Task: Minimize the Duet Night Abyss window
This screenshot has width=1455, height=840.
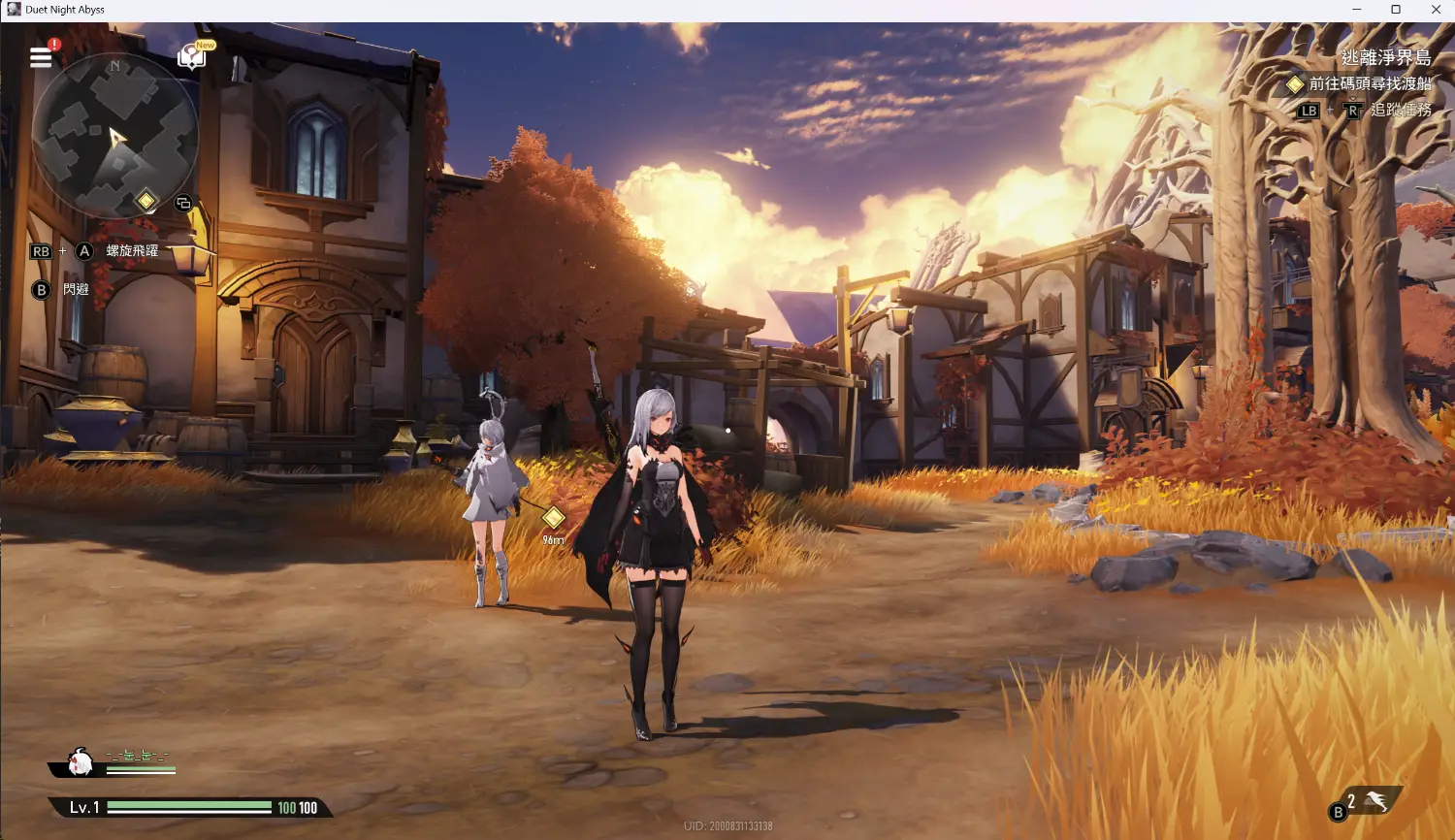Action: coord(1356,10)
